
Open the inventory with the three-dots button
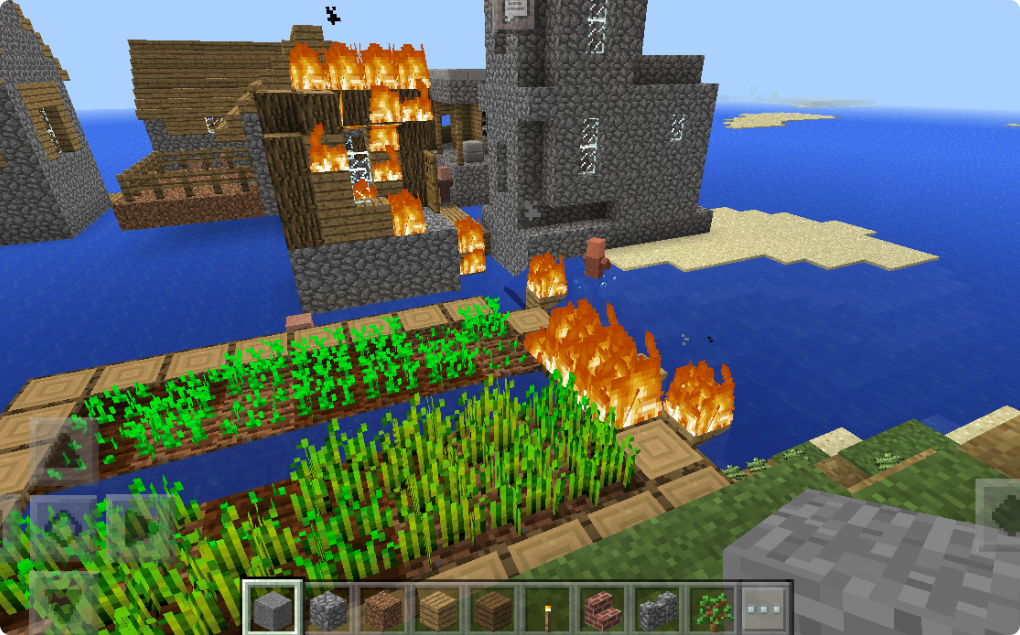click(x=766, y=607)
